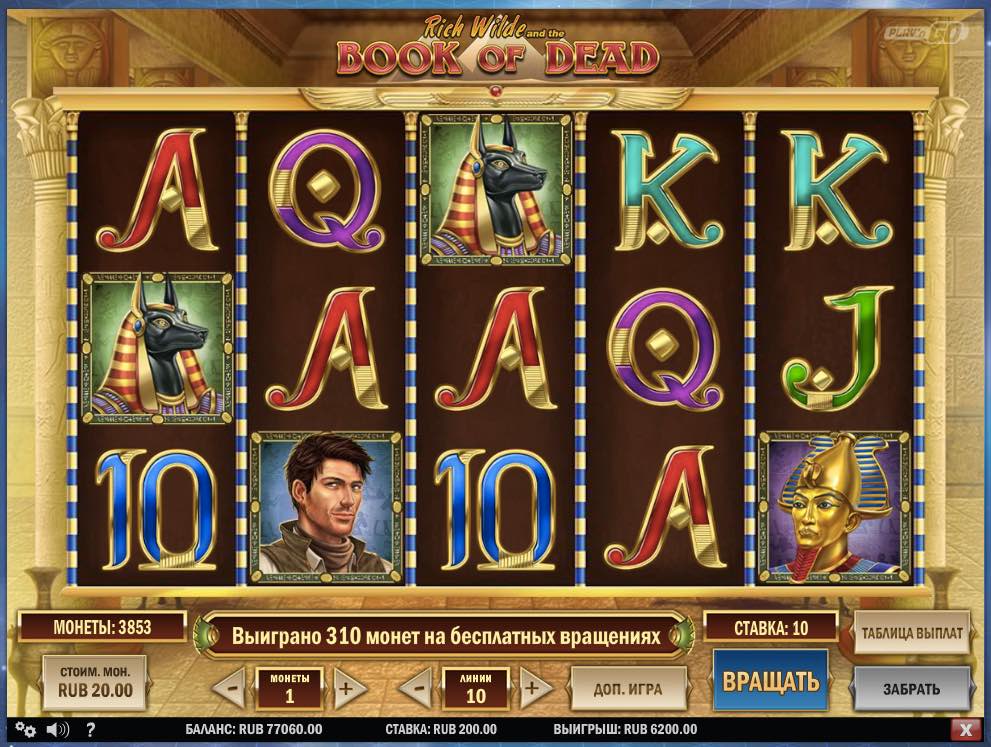The height and width of the screenshot is (747, 991).
Task: Close the game with red X button
Action: pos(965,729)
